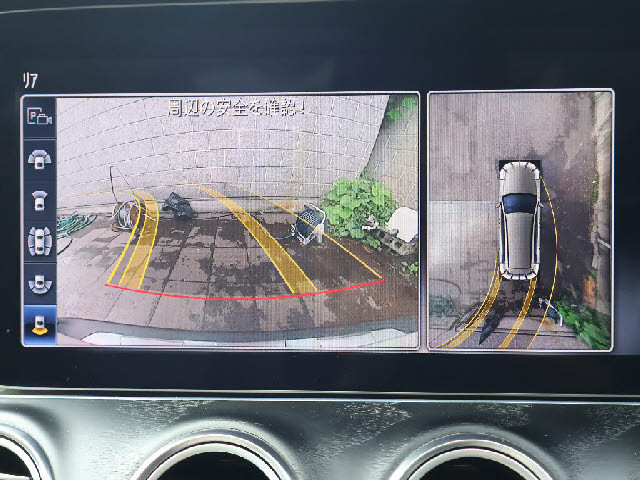Click the rear camera image with guide lines
Image resolution: width=640 pixels, height=480 pixels.
pos(237,220)
